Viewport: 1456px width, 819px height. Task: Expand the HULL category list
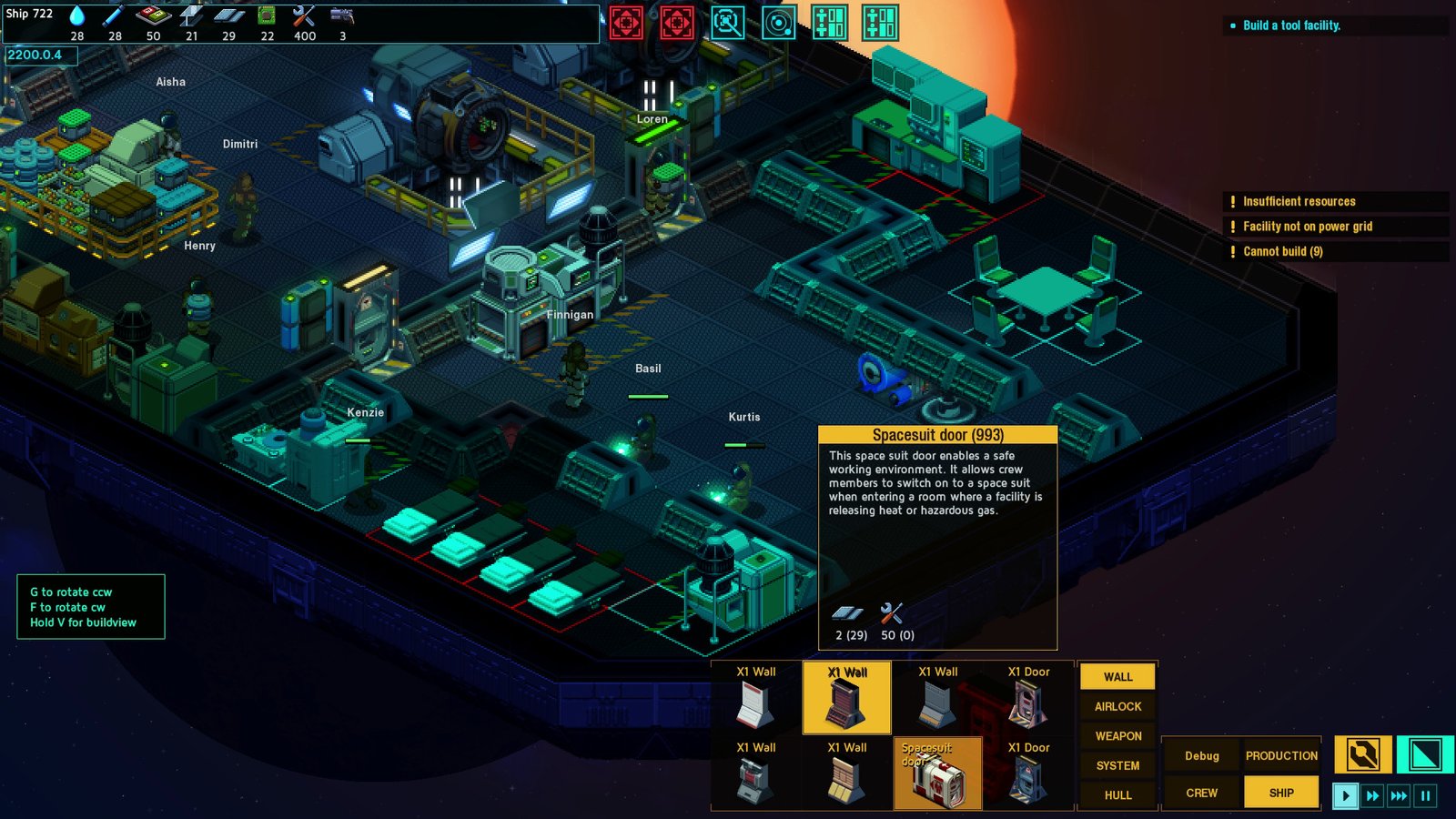1117,794
